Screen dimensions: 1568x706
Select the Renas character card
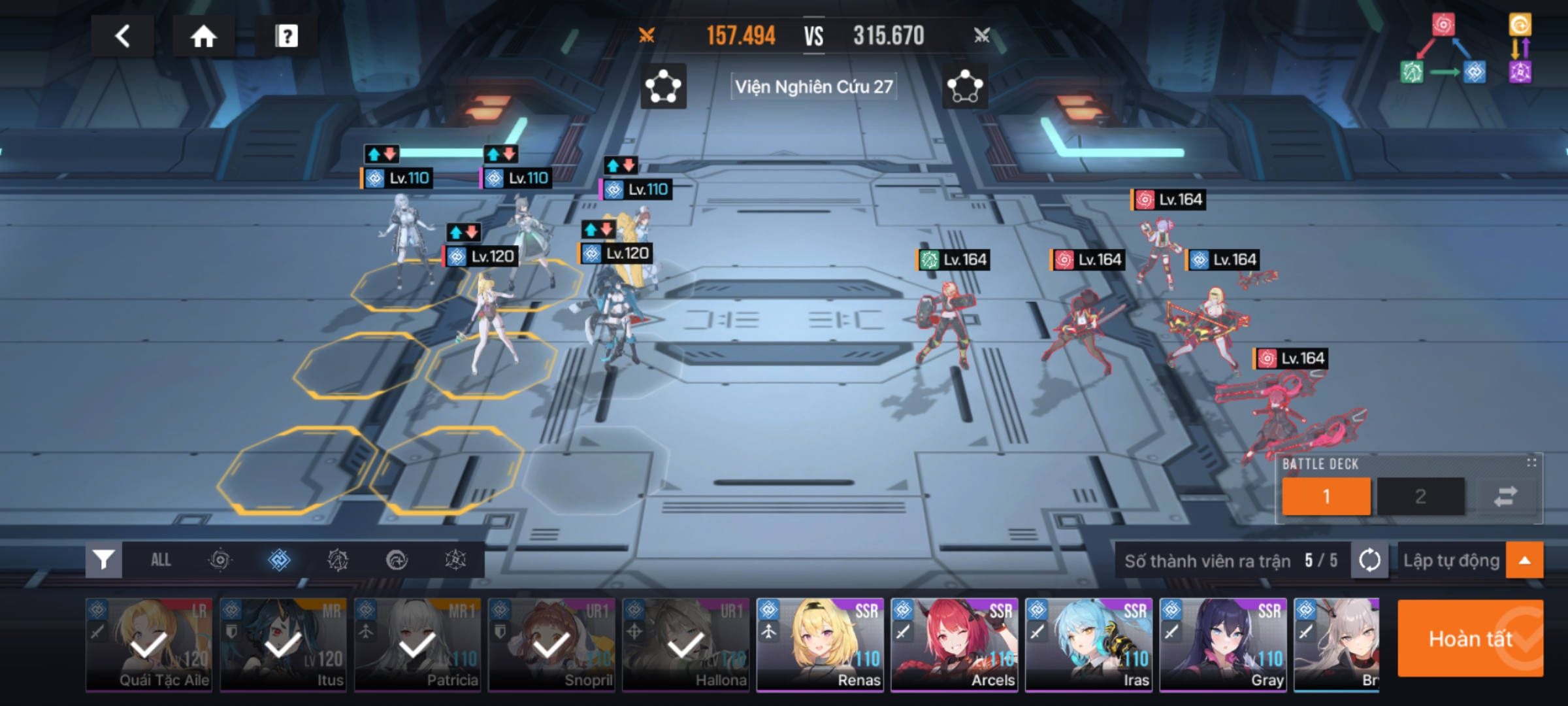(820, 645)
